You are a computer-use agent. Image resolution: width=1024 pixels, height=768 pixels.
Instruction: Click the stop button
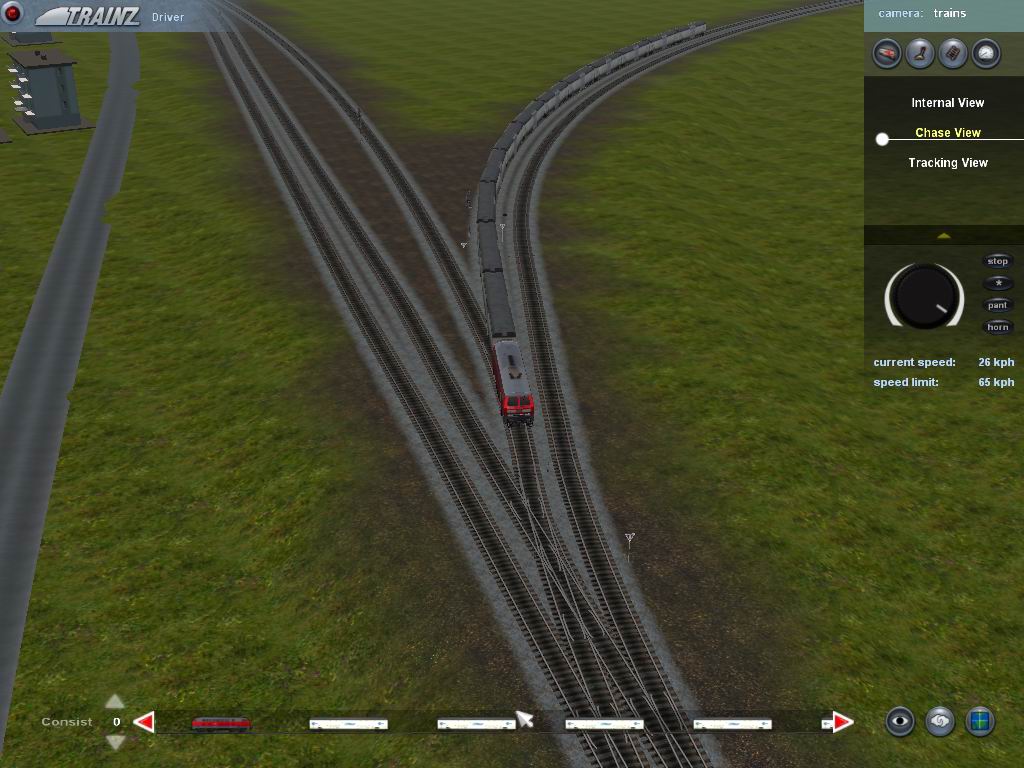pyautogui.click(x=998, y=261)
